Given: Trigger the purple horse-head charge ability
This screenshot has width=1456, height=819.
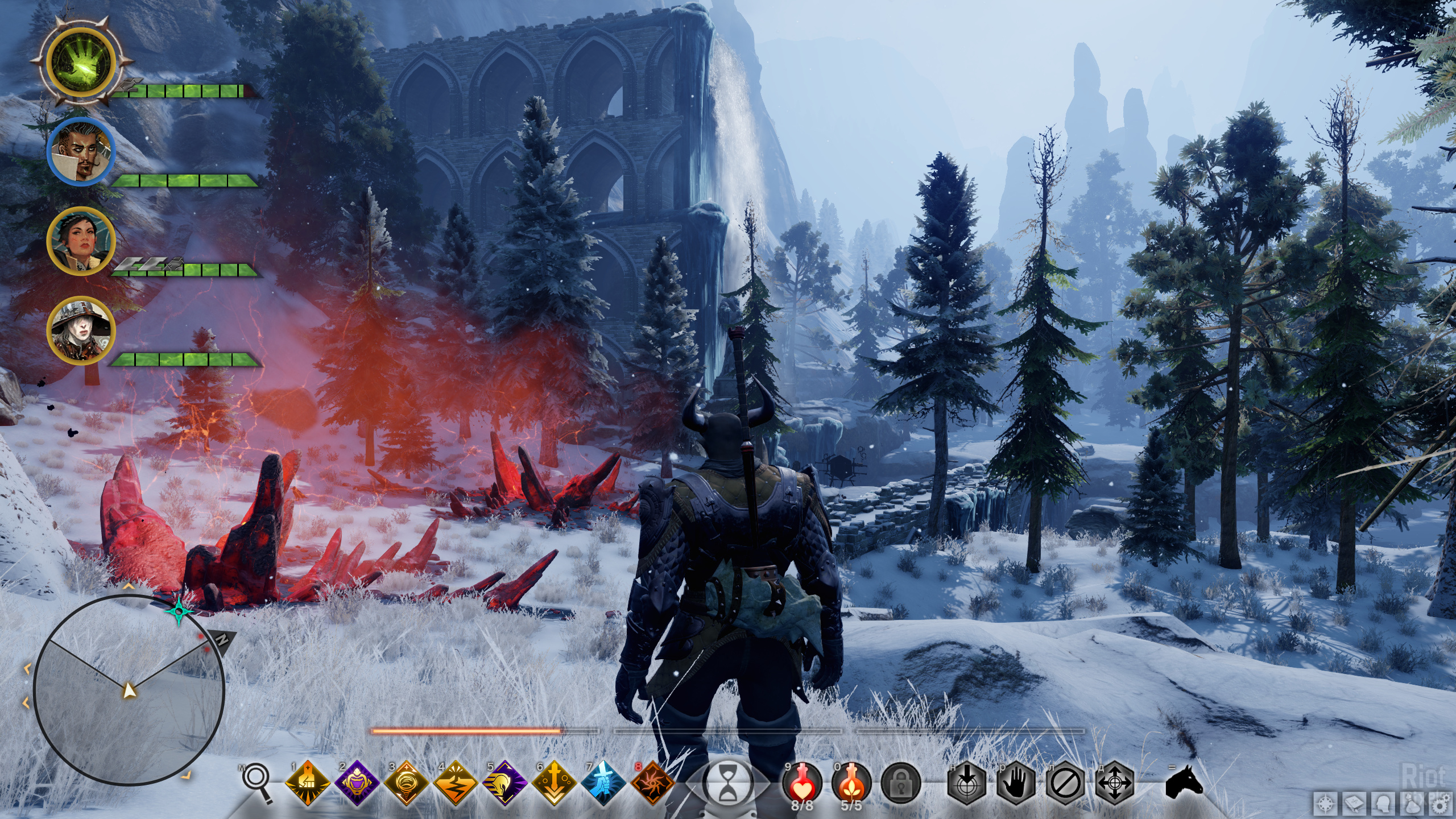Looking at the screenshot, I should [504, 783].
